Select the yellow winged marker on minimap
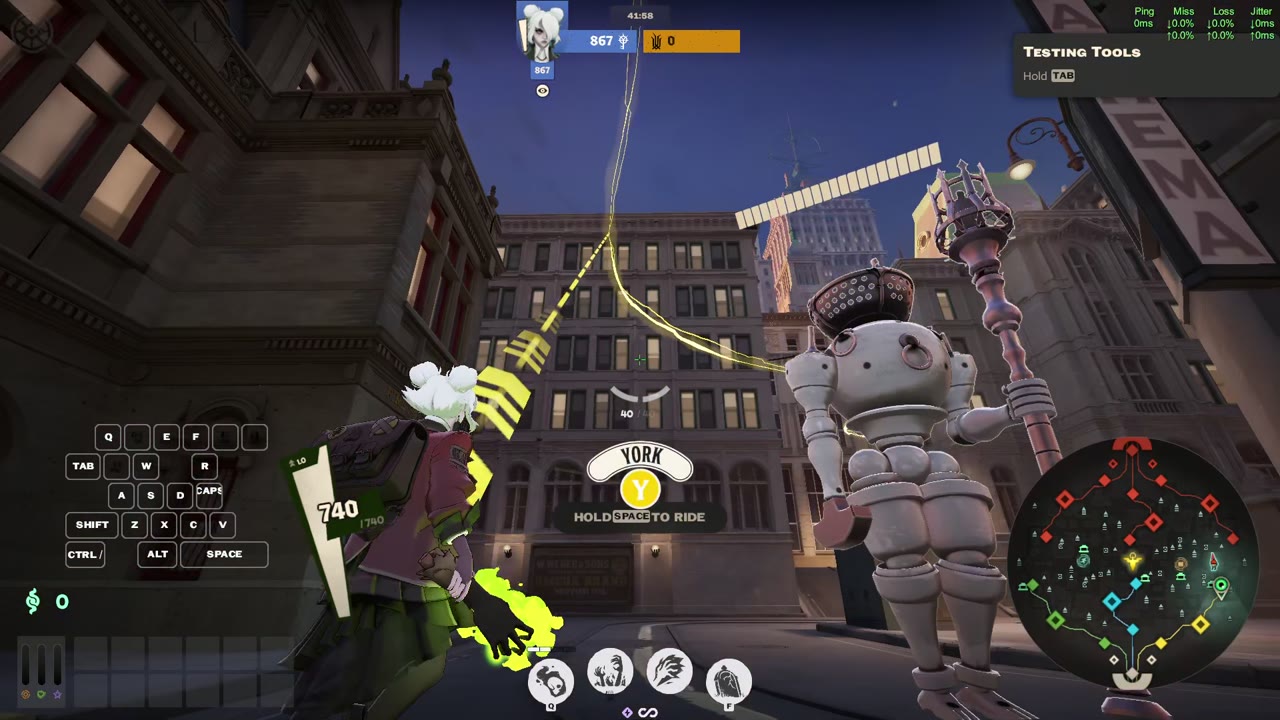 point(1133,562)
